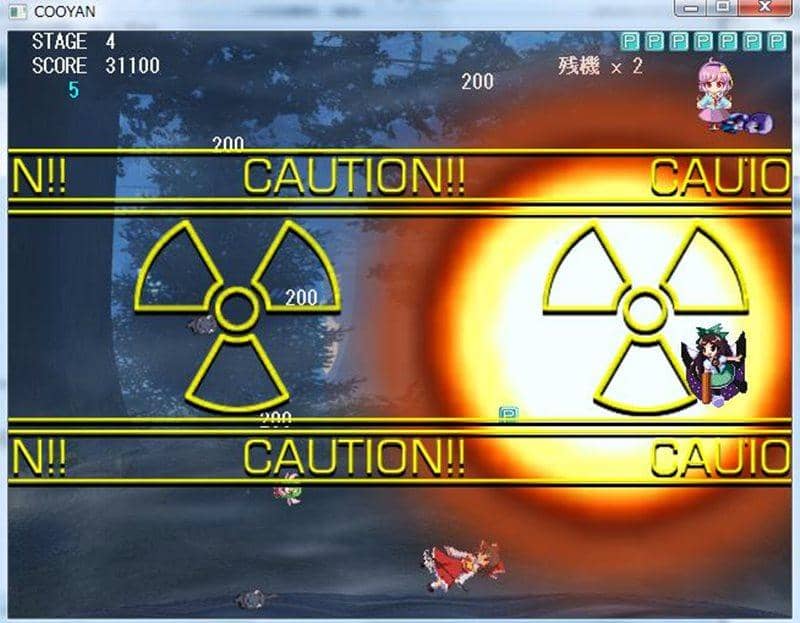Viewport: 800px width, 623px height.
Task: Close the COOYAN game window
Action: click(765, 8)
